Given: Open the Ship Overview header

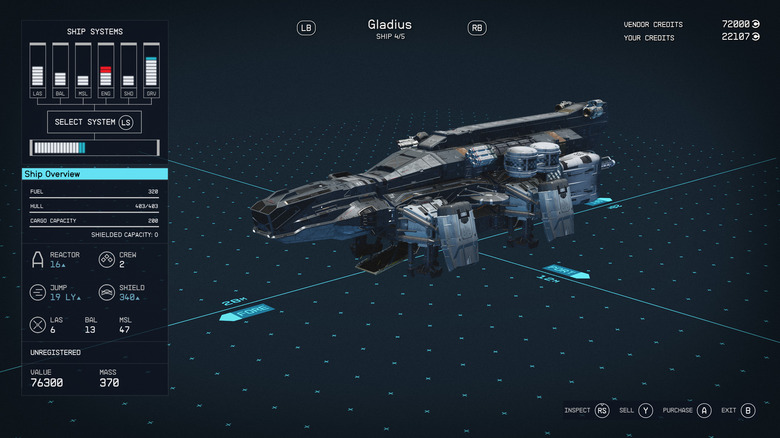Looking at the screenshot, I should pos(95,174).
